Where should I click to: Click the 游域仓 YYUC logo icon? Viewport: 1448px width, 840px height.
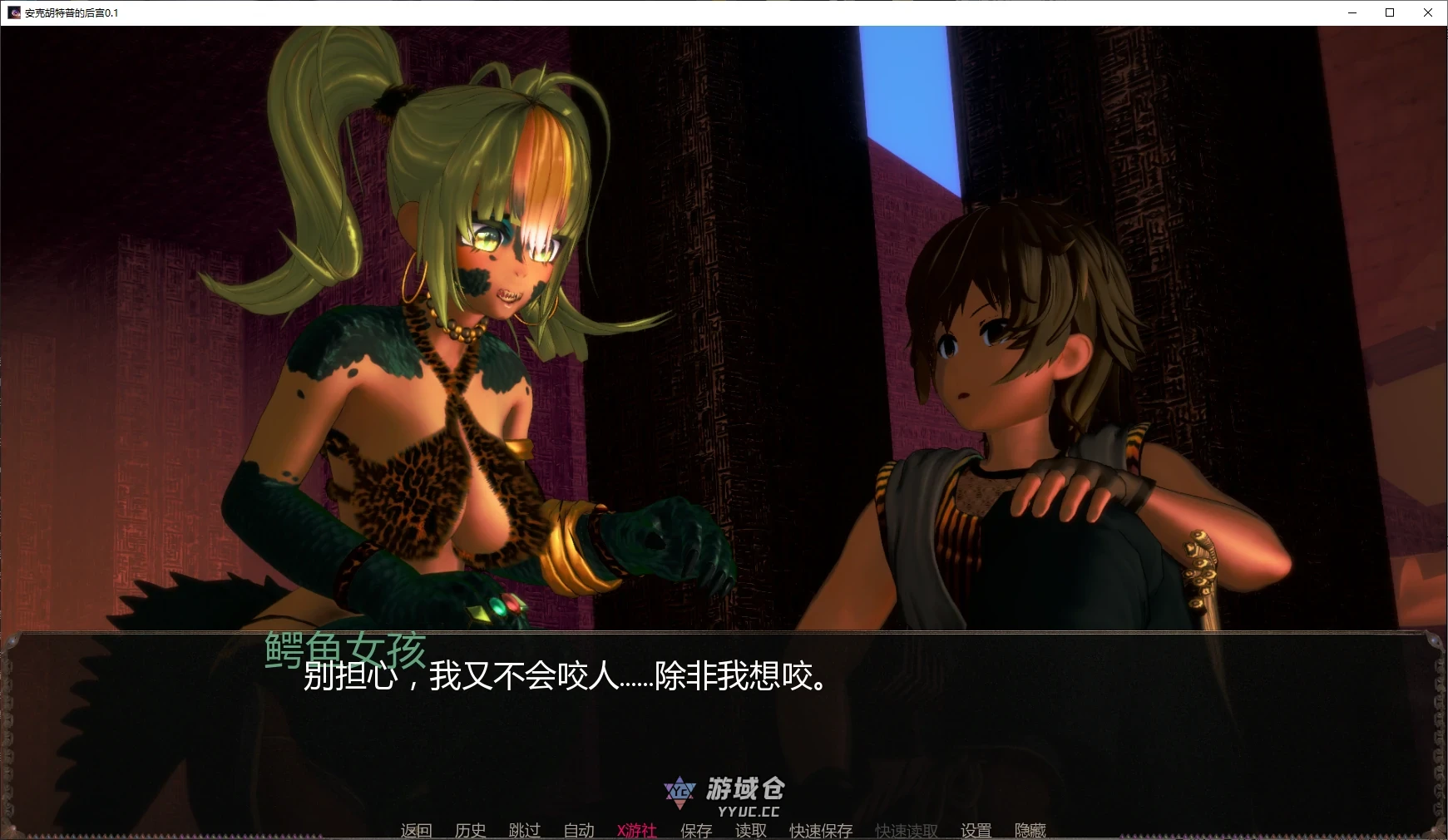pos(680,791)
